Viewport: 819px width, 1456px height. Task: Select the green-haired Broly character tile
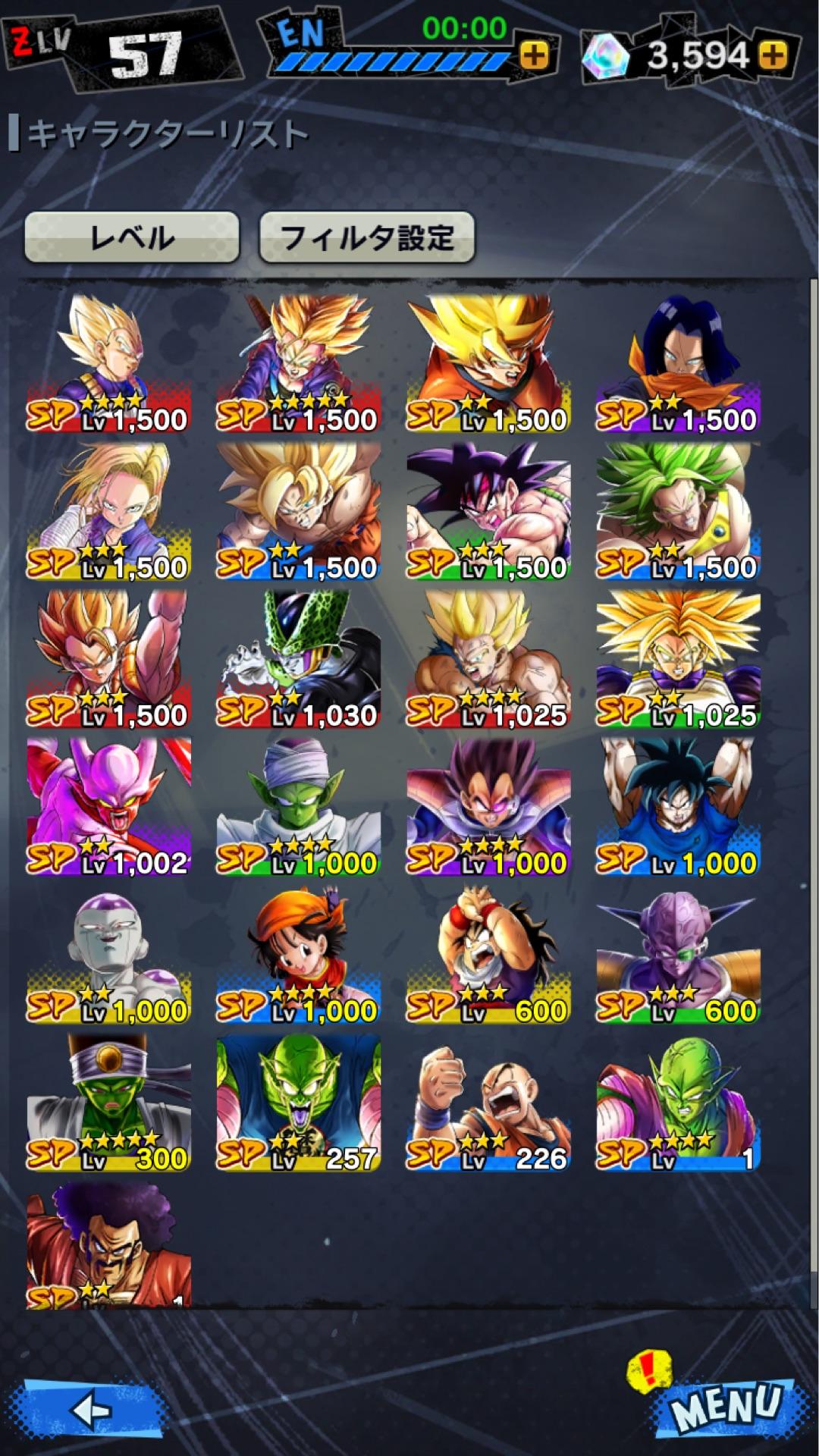coord(678,512)
